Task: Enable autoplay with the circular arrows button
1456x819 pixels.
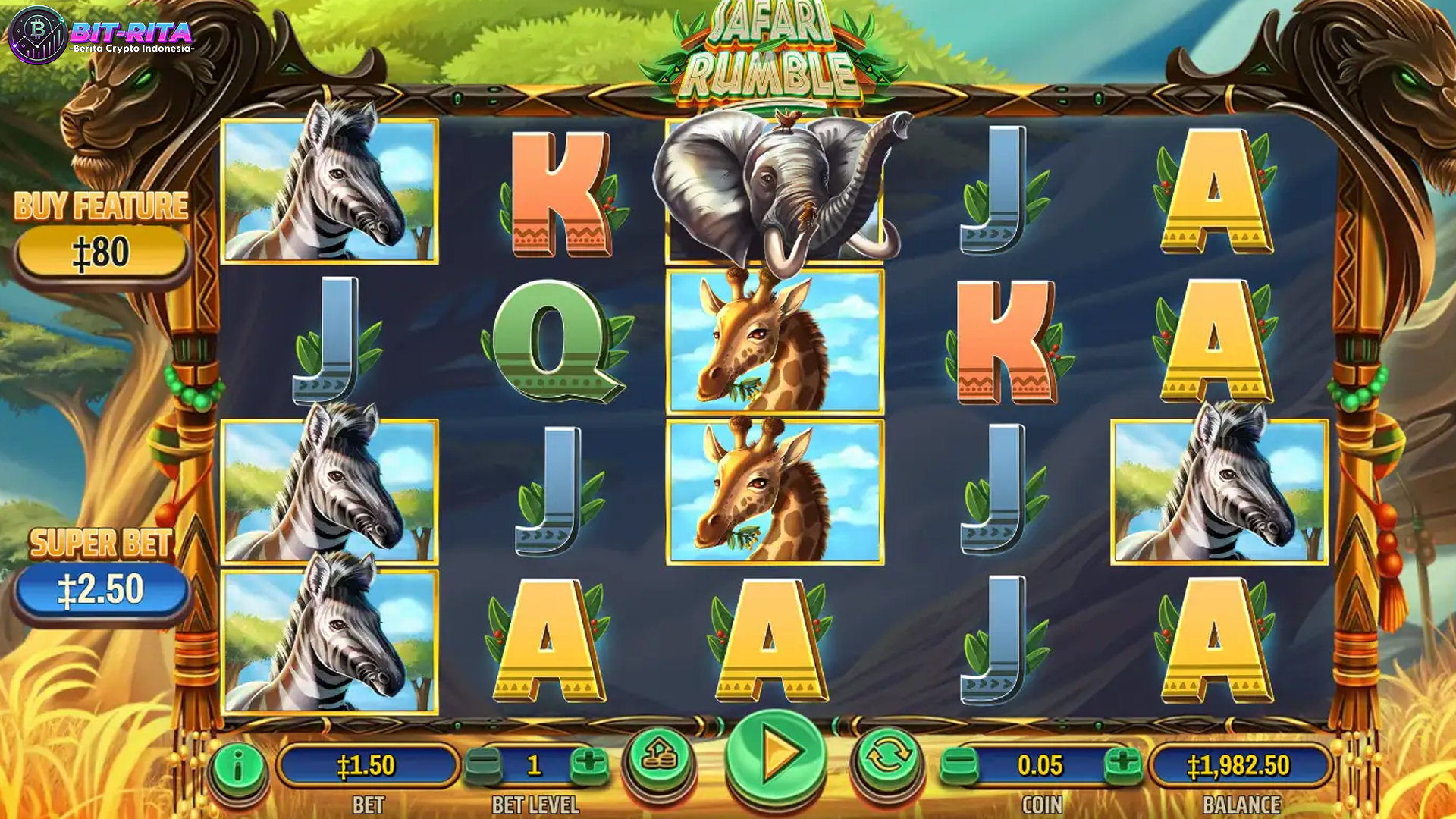Action: point(887,757)
